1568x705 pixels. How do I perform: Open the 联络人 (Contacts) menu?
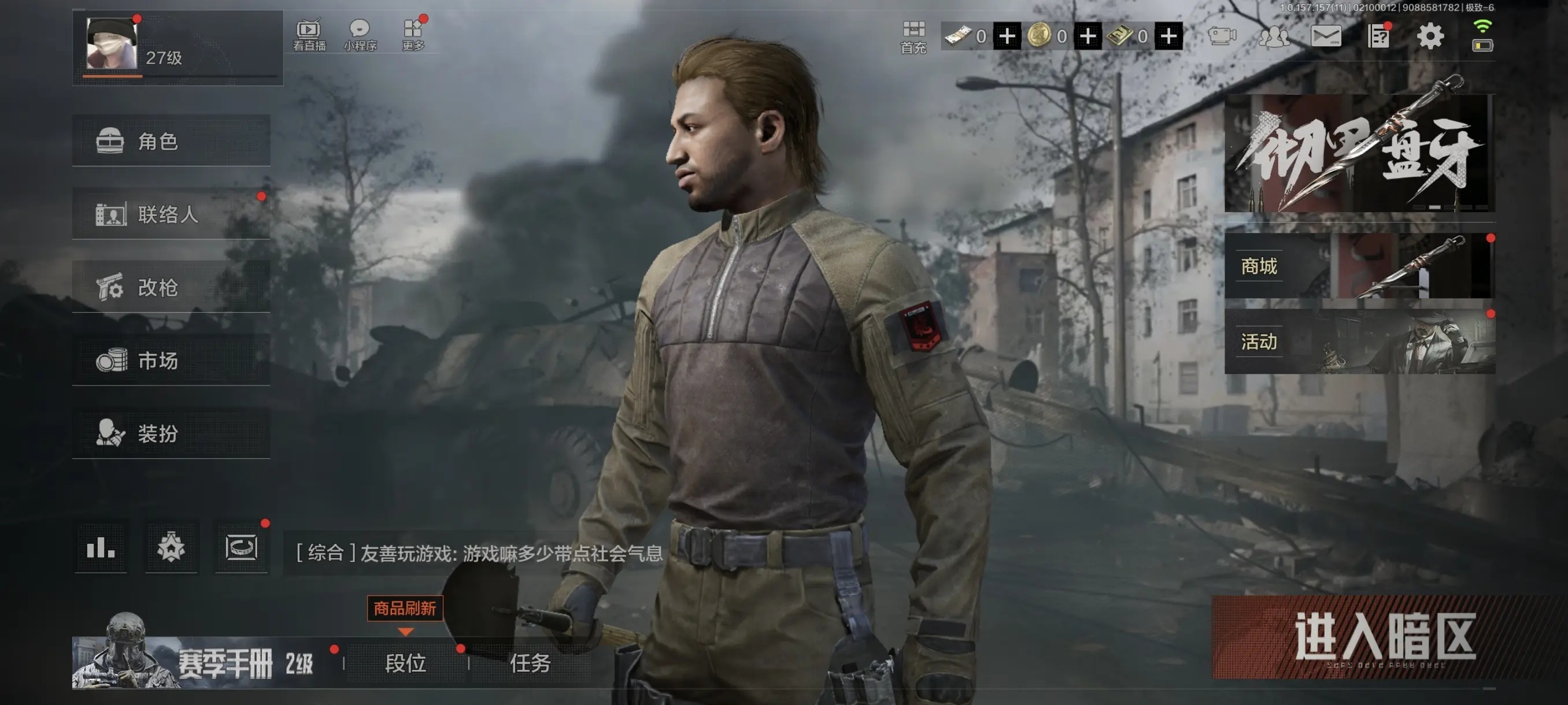point(171,214)
